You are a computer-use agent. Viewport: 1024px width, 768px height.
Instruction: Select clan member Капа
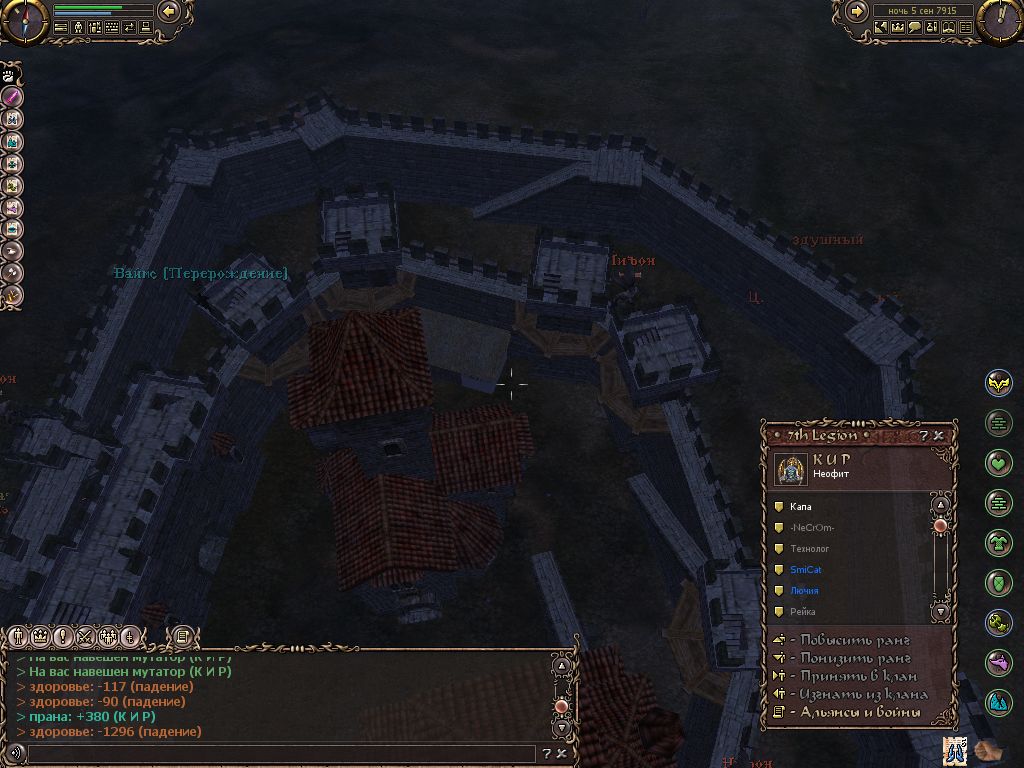800,507
